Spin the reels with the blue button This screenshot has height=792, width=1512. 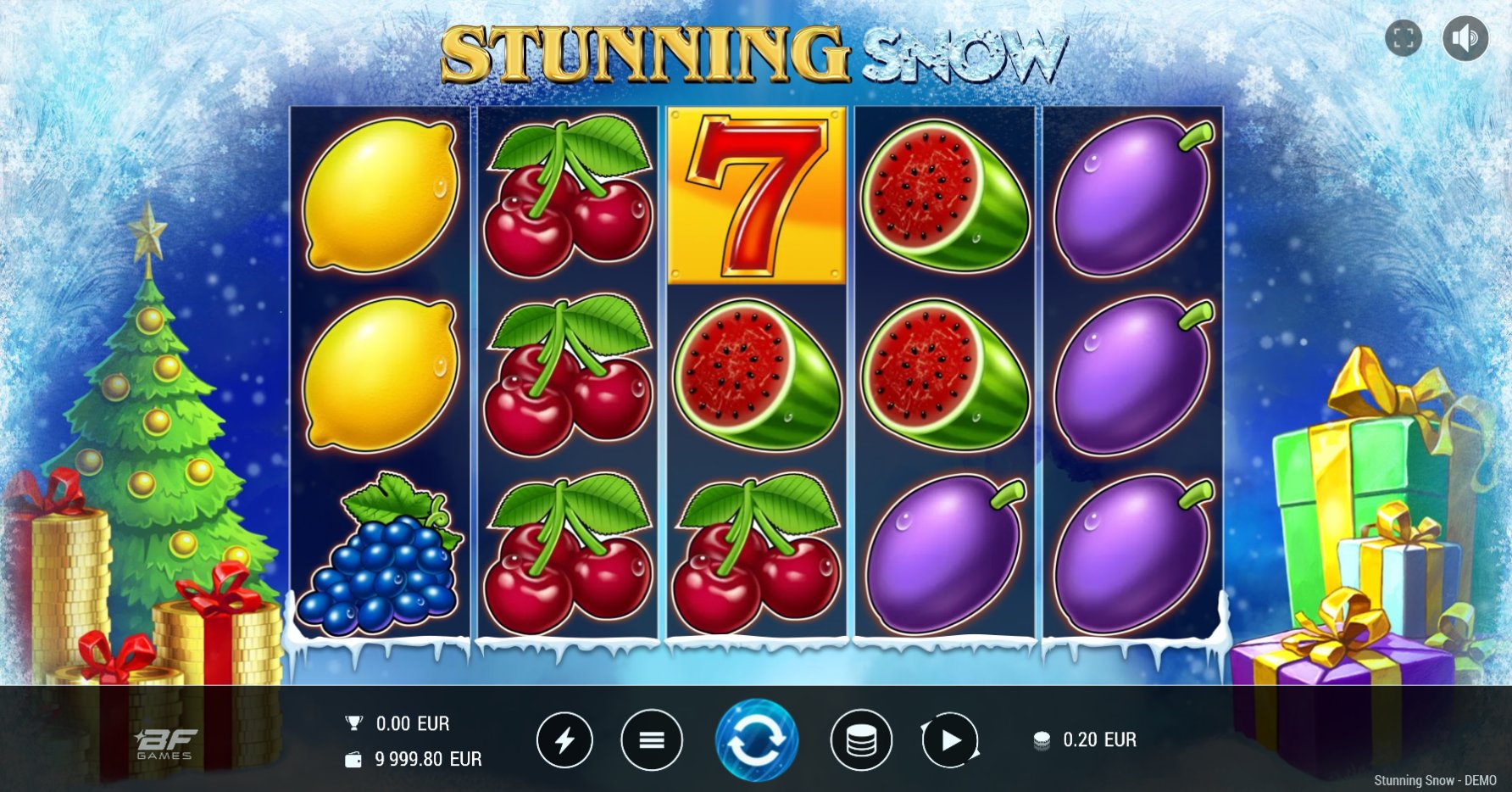756,739
